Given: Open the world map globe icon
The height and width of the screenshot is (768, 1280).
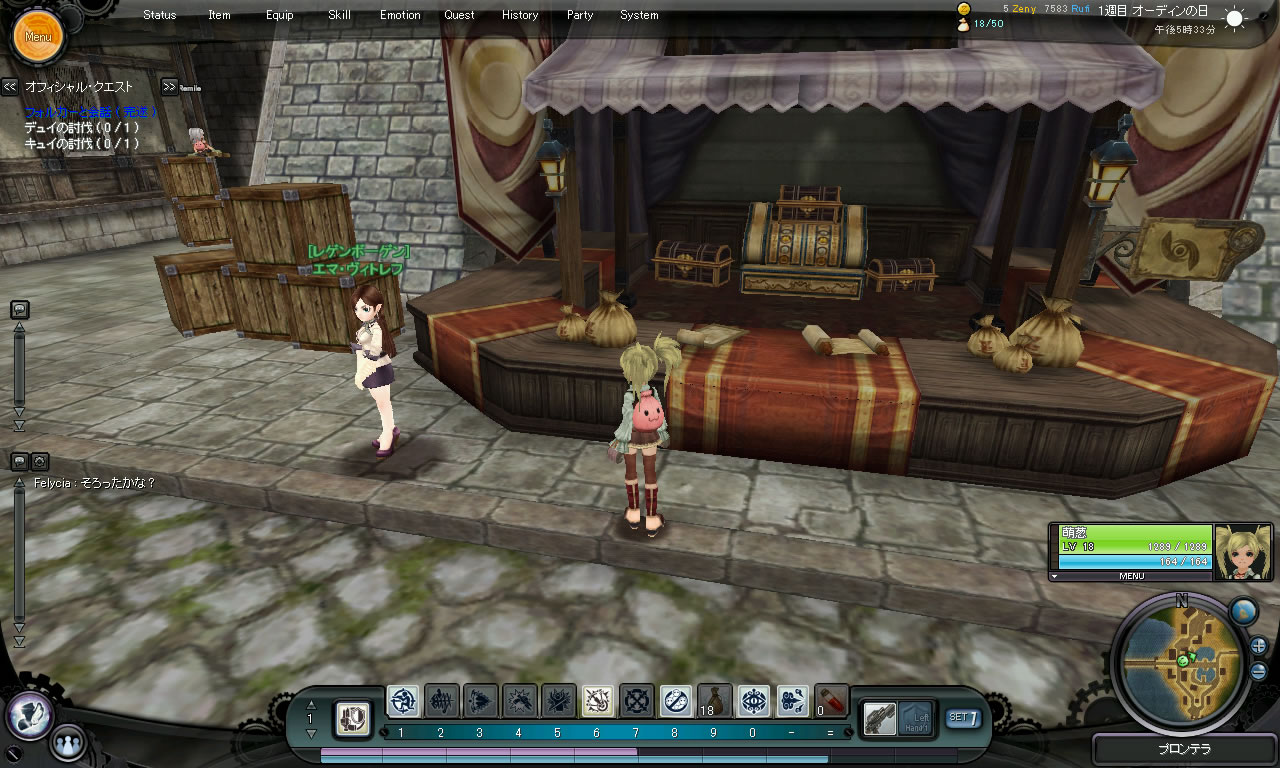Looking at the screenshot, I should pyautogui.click(x=1242, y=611).
